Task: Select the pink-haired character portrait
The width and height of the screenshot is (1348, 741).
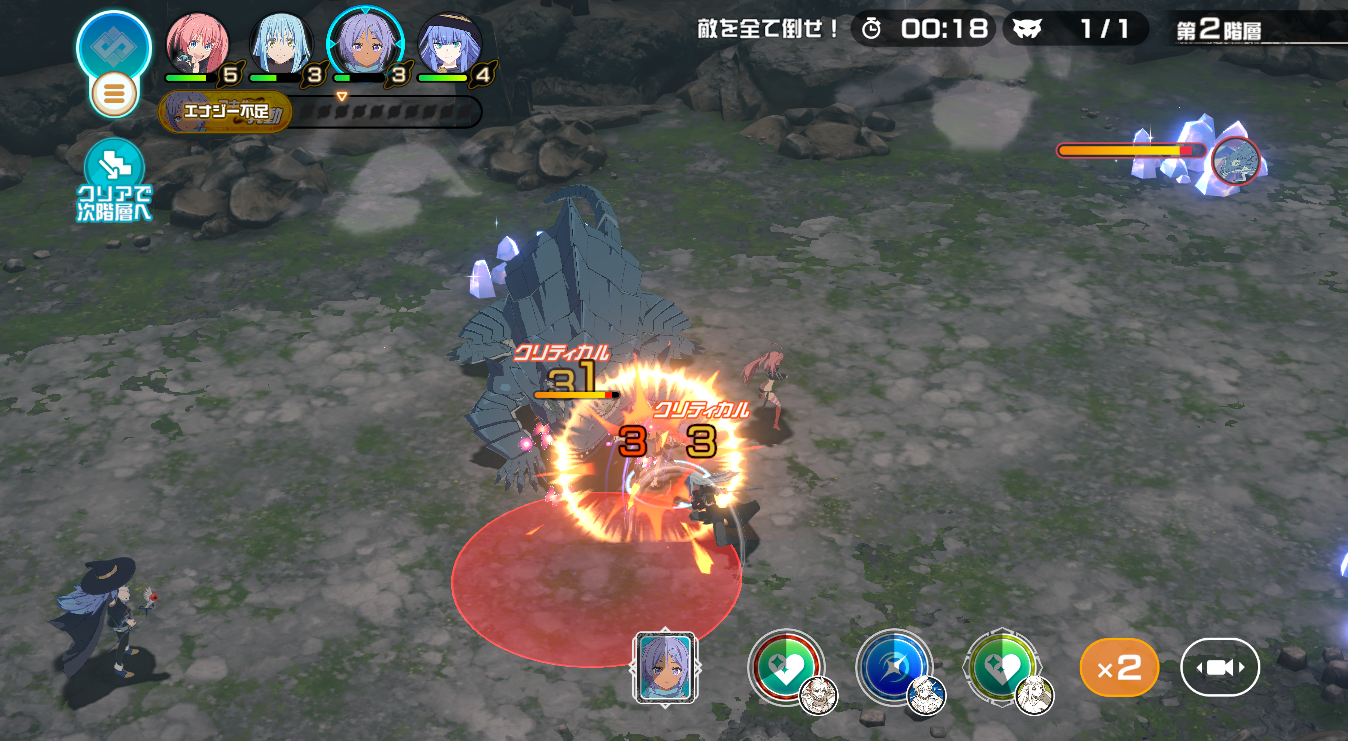Action: pos(197,45)
